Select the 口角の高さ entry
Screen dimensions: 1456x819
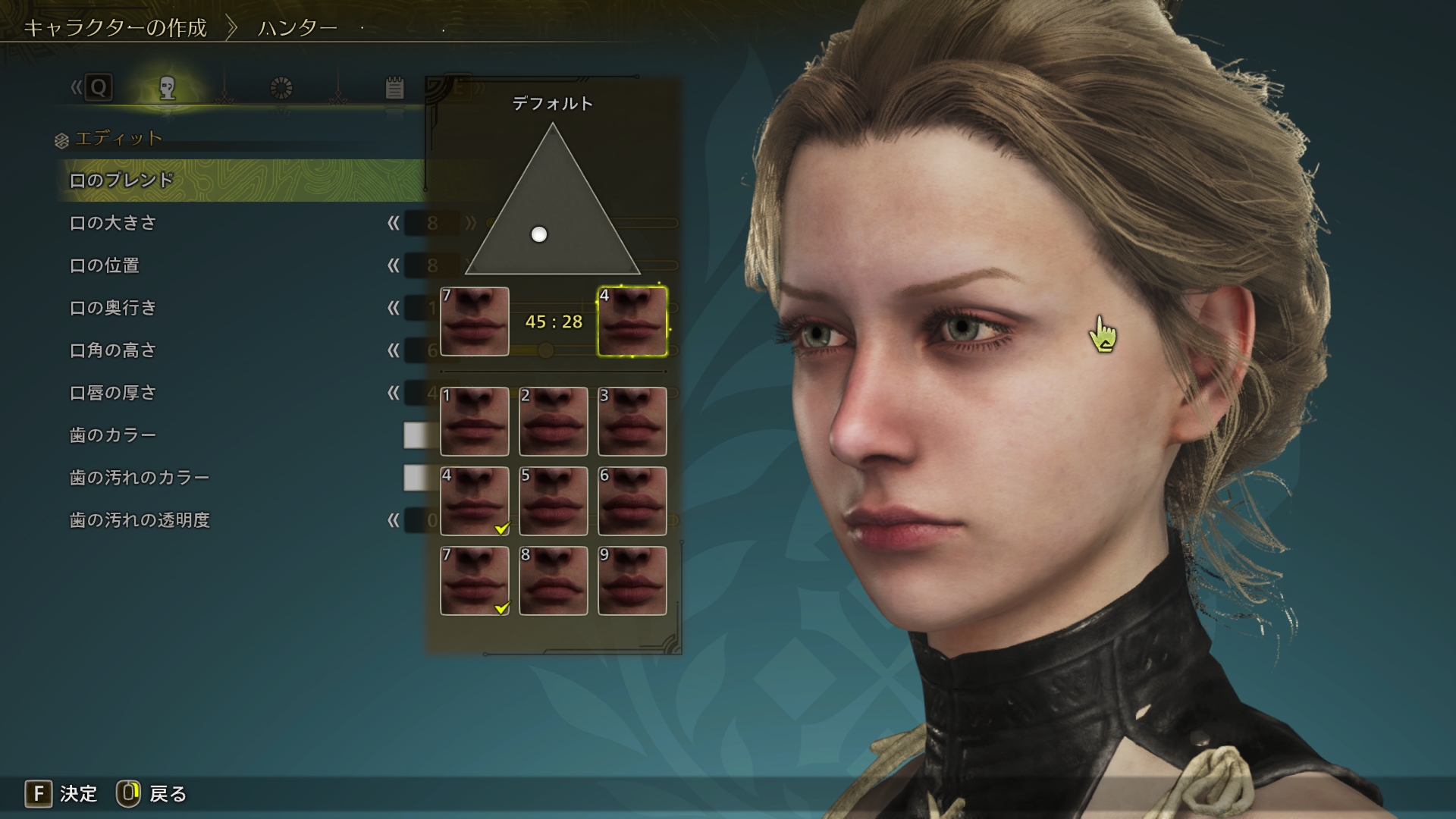pyautogui.click(x=113, y=350)
